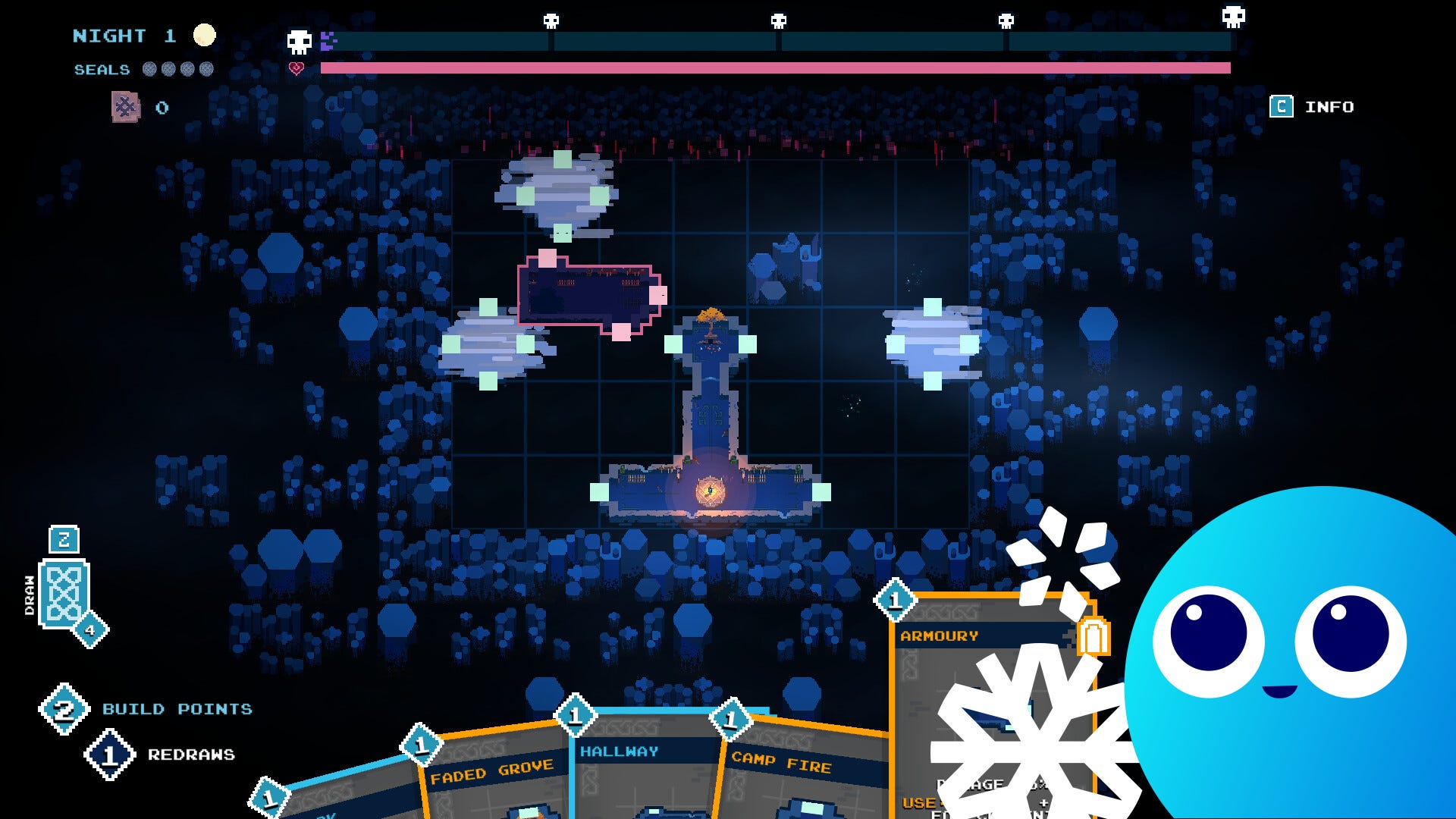Open the Info panel
This screenshot has height=819, width=1456.
tap(1313, 107)
